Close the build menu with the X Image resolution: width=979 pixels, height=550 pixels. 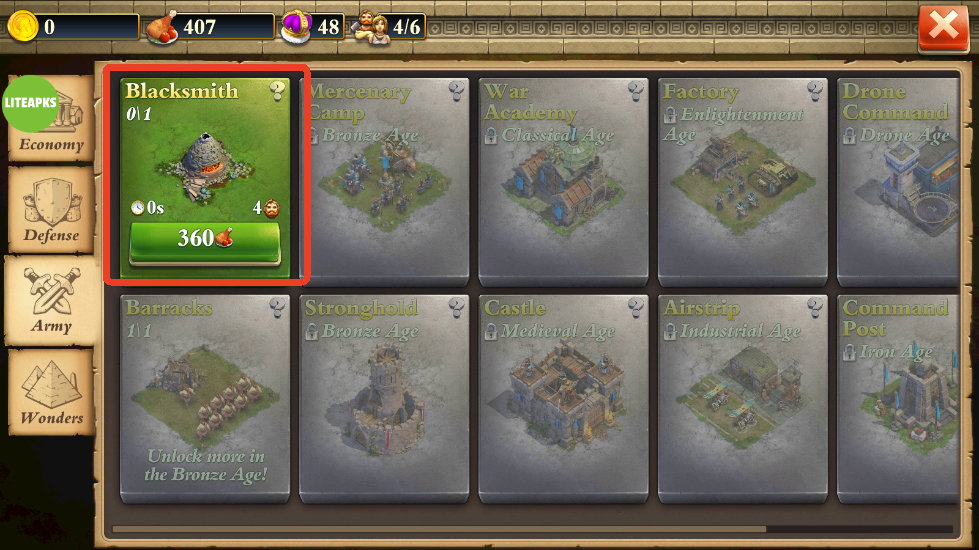[x=943, y=28]
